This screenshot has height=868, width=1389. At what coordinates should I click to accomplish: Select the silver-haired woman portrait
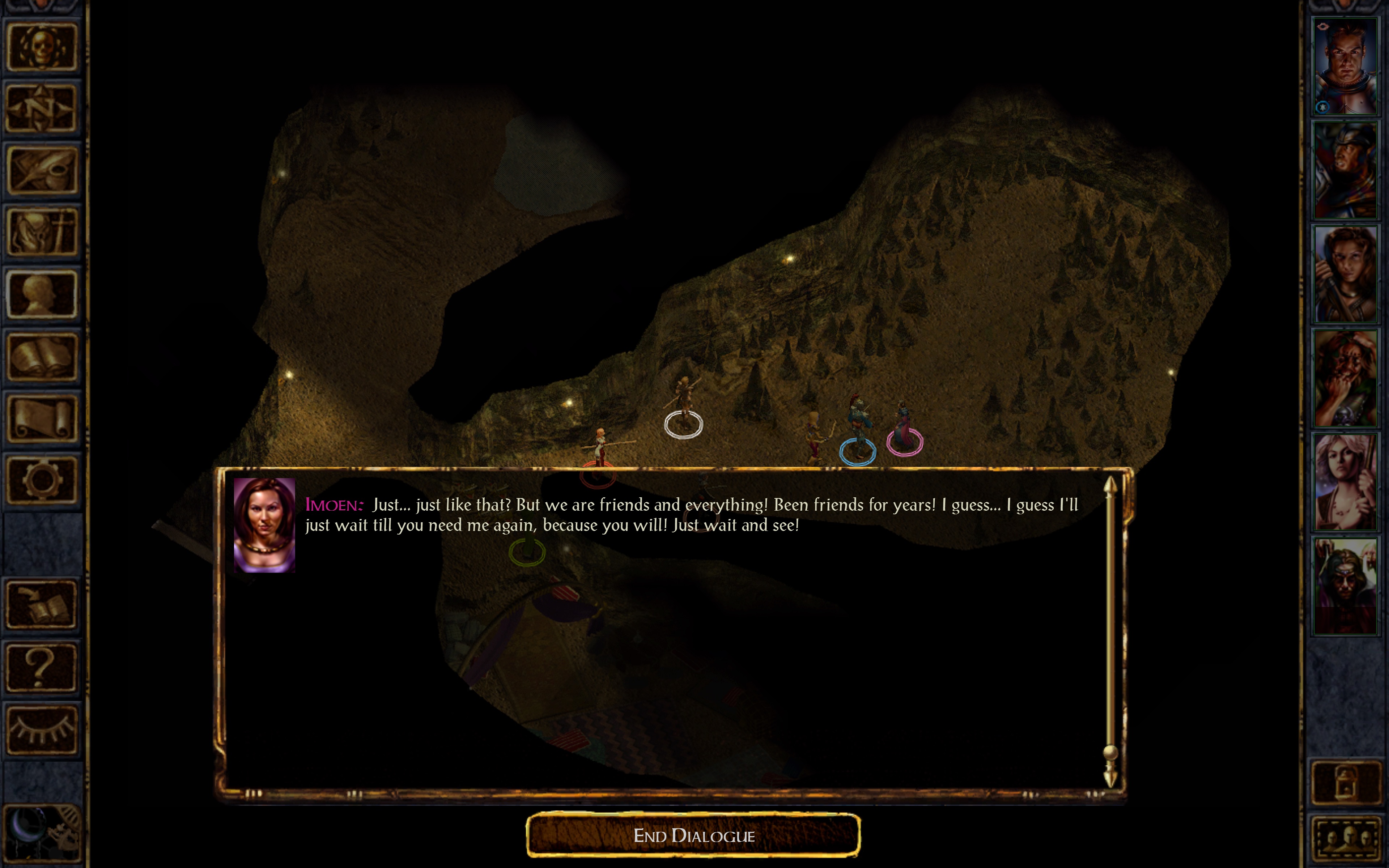pos(1345,482)
